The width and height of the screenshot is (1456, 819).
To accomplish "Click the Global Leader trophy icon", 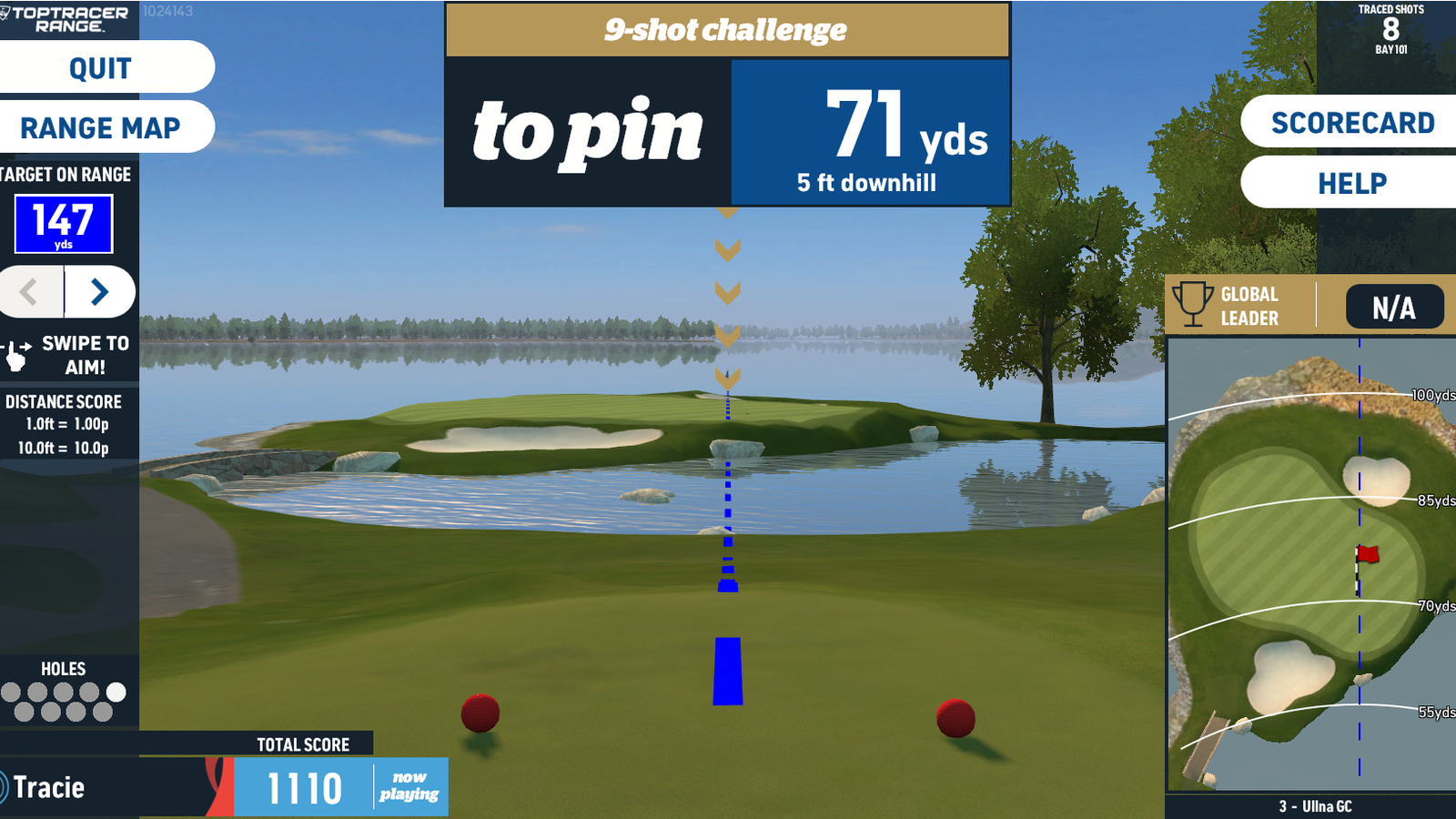I will click(x=1194, y=305).
